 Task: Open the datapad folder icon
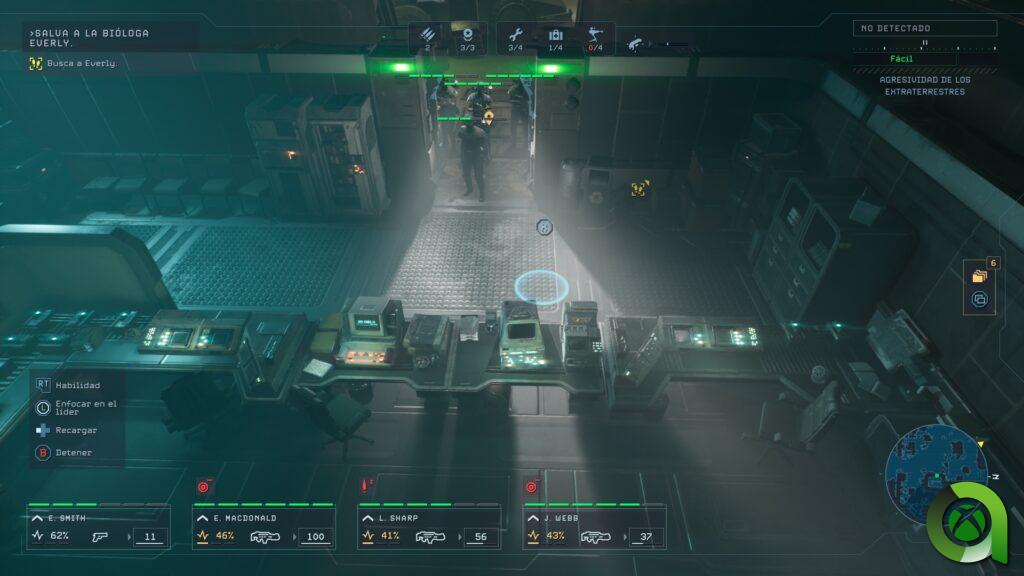(x=979, y=275)
